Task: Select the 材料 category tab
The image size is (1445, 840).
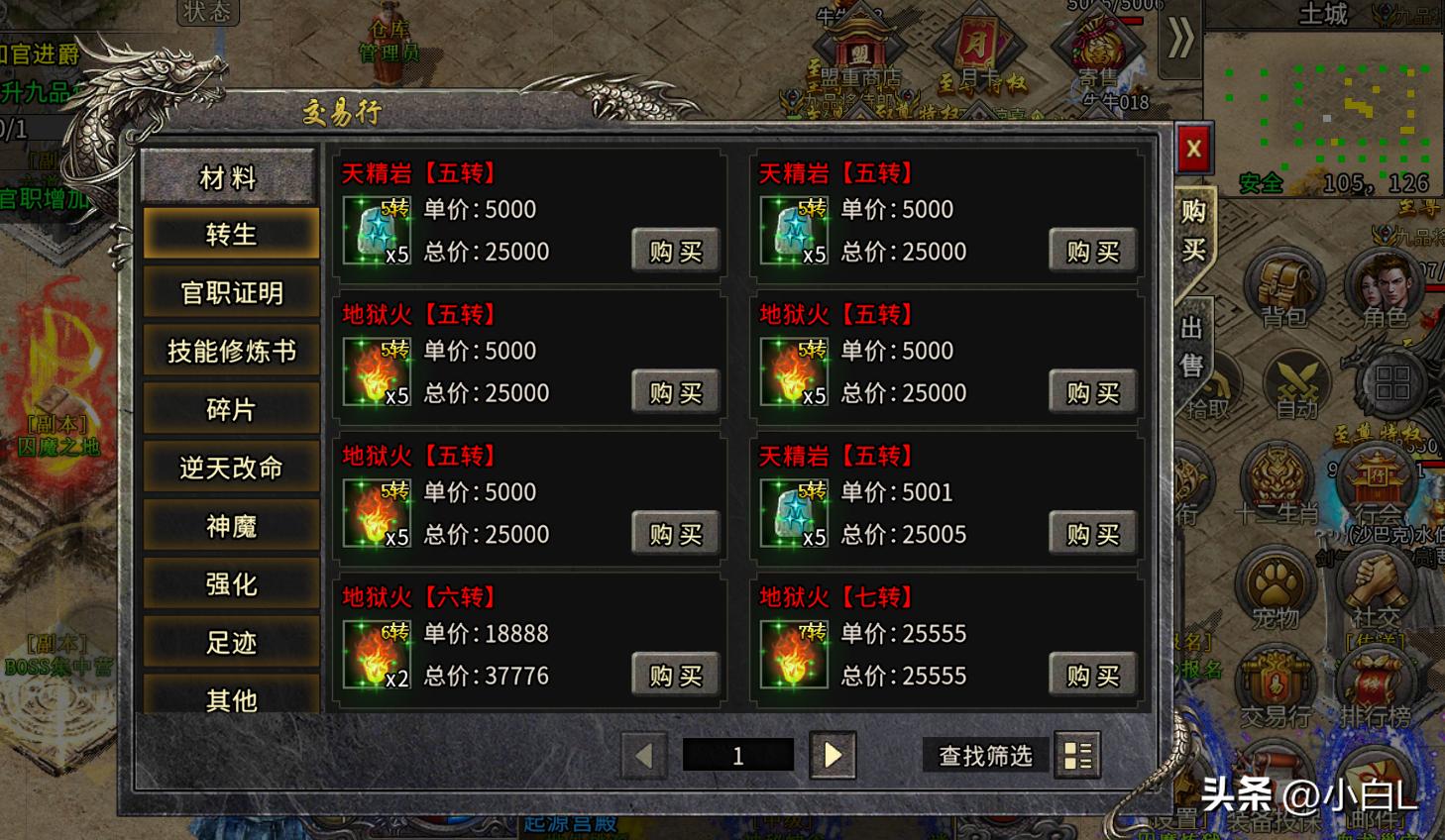Action: [x=229, y=177]
